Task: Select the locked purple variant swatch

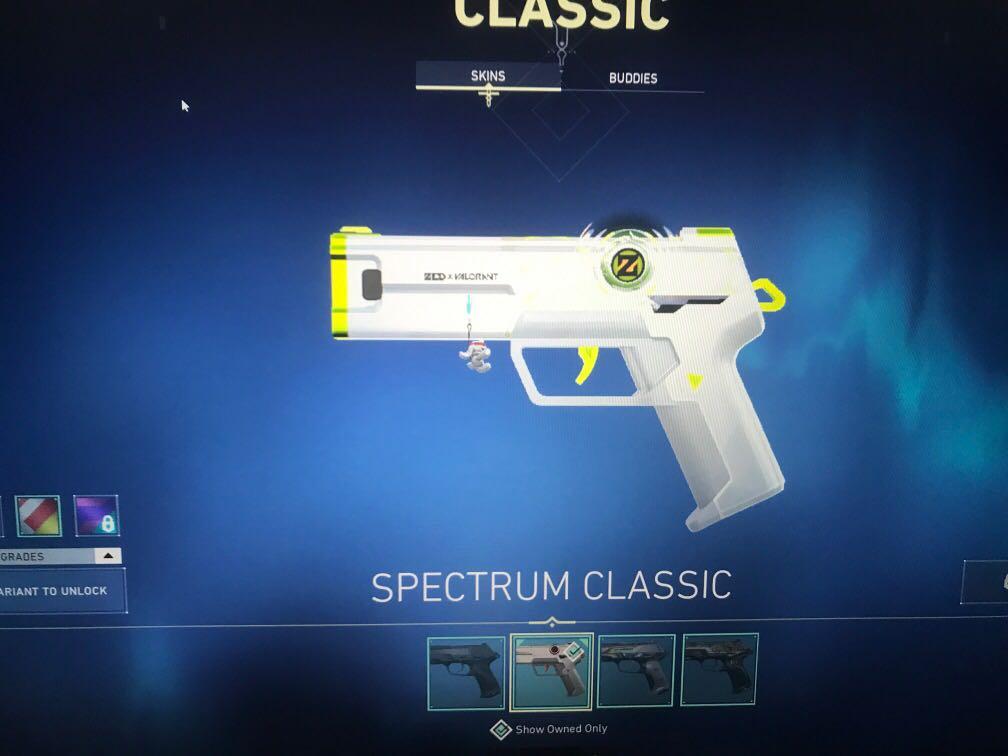Action: point(96,516)
